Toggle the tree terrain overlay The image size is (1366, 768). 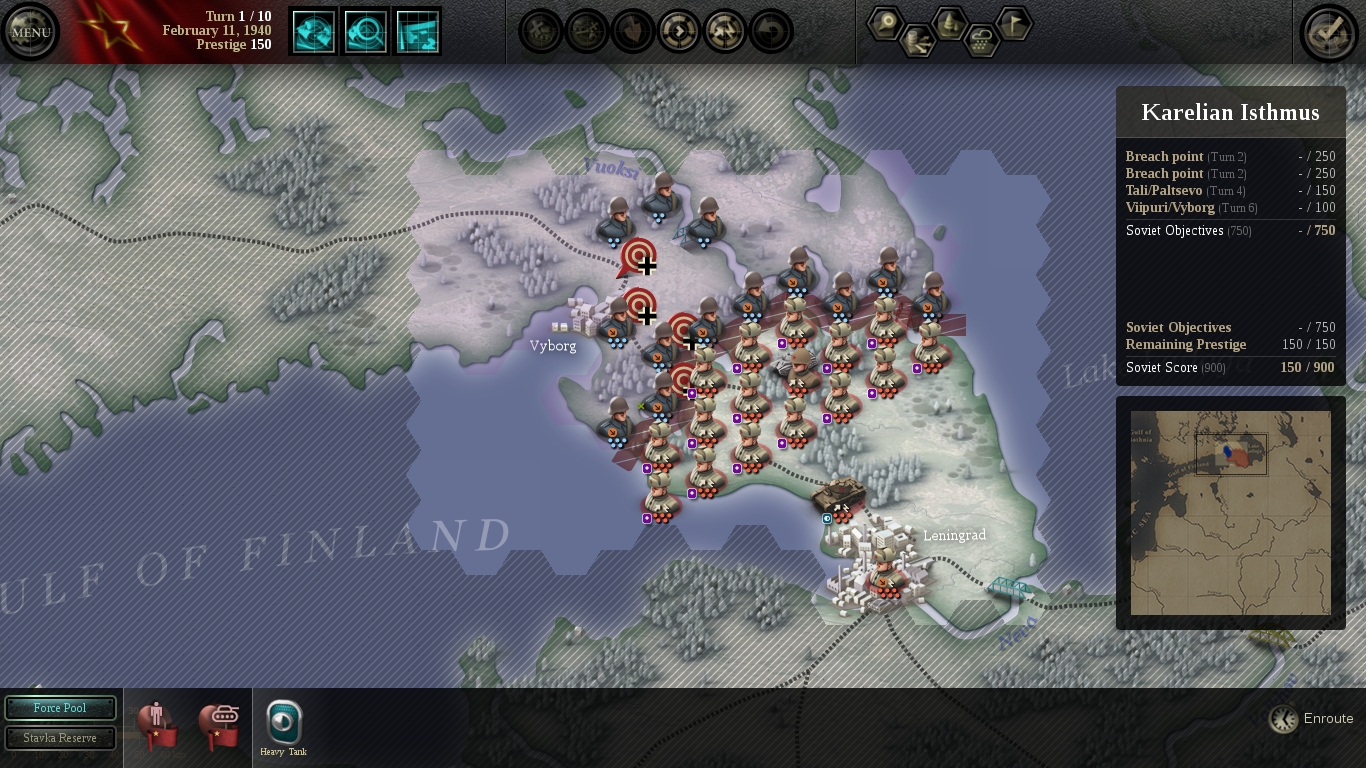(949, 22)
